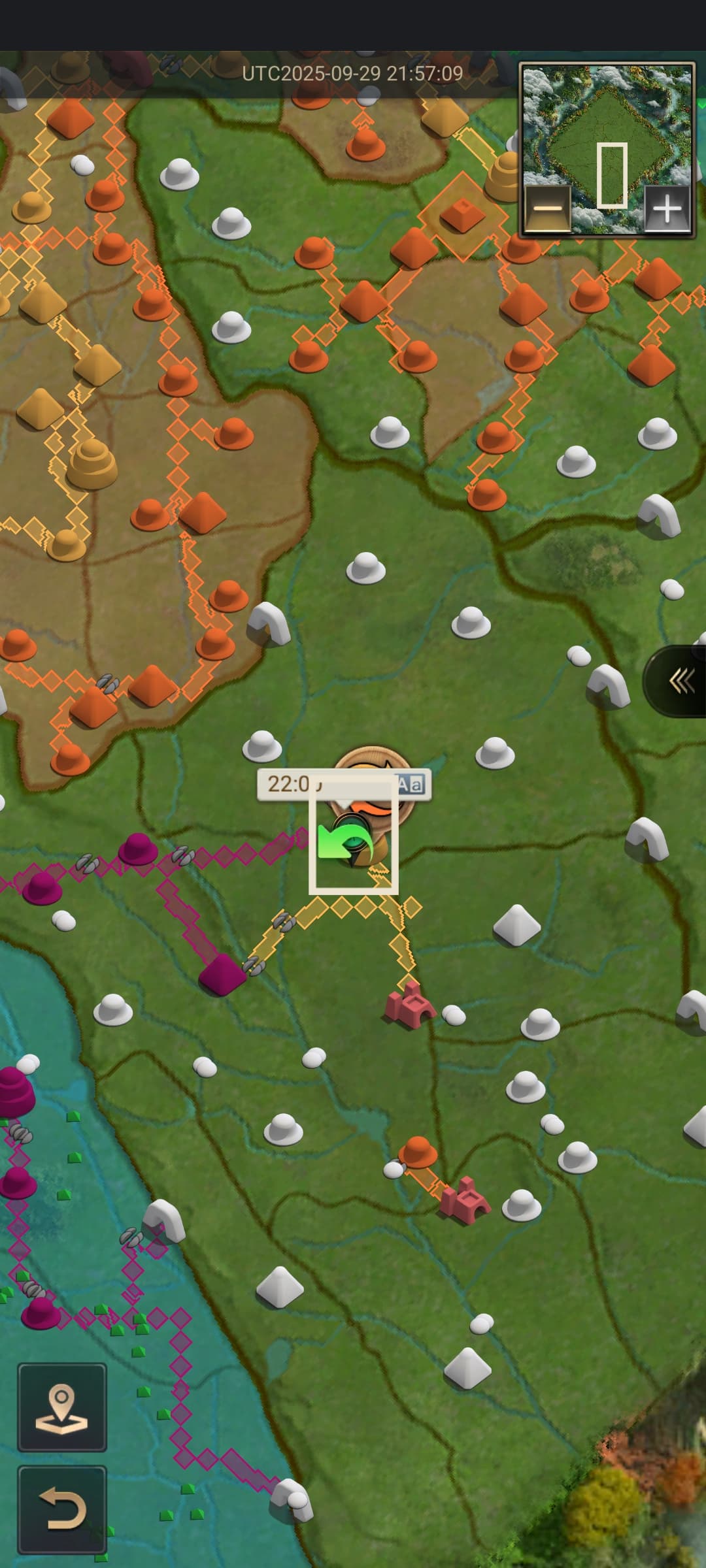Toggle translation with the Aa icon

[x=411, y=784]
